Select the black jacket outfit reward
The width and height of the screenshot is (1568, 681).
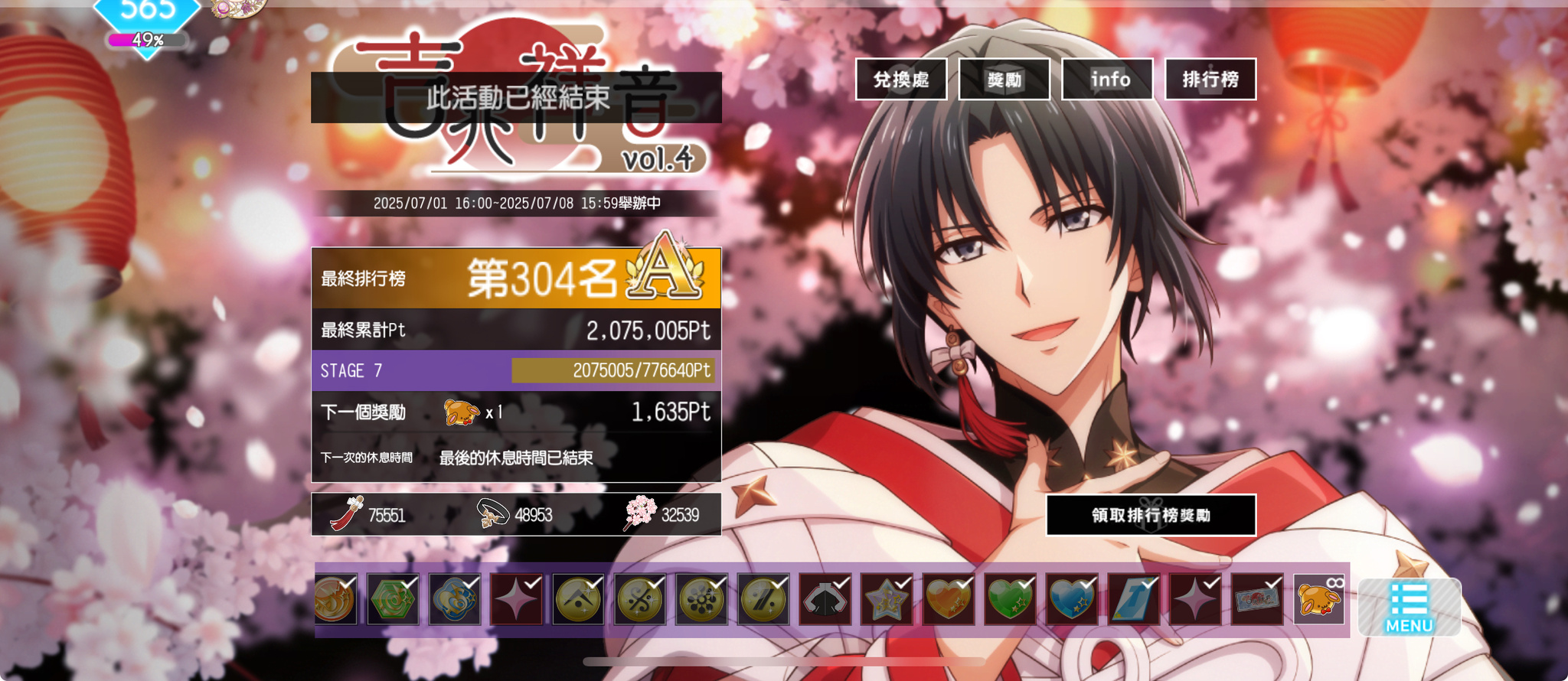825,599
